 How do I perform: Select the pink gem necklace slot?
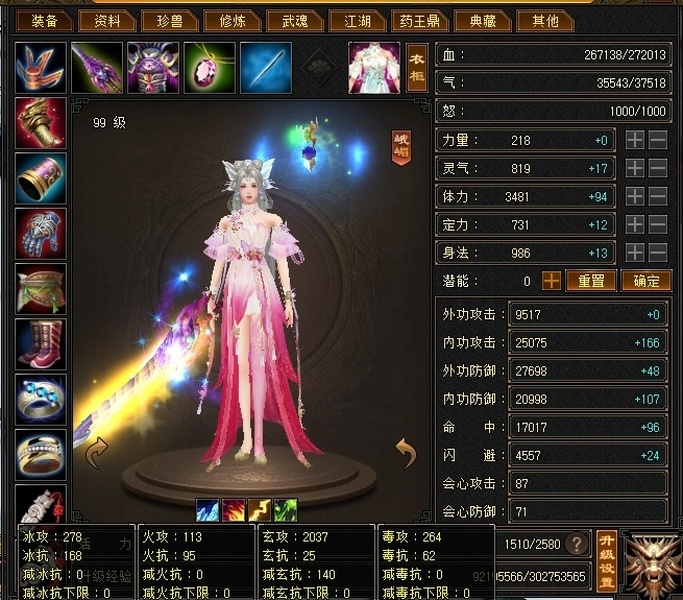209,68
